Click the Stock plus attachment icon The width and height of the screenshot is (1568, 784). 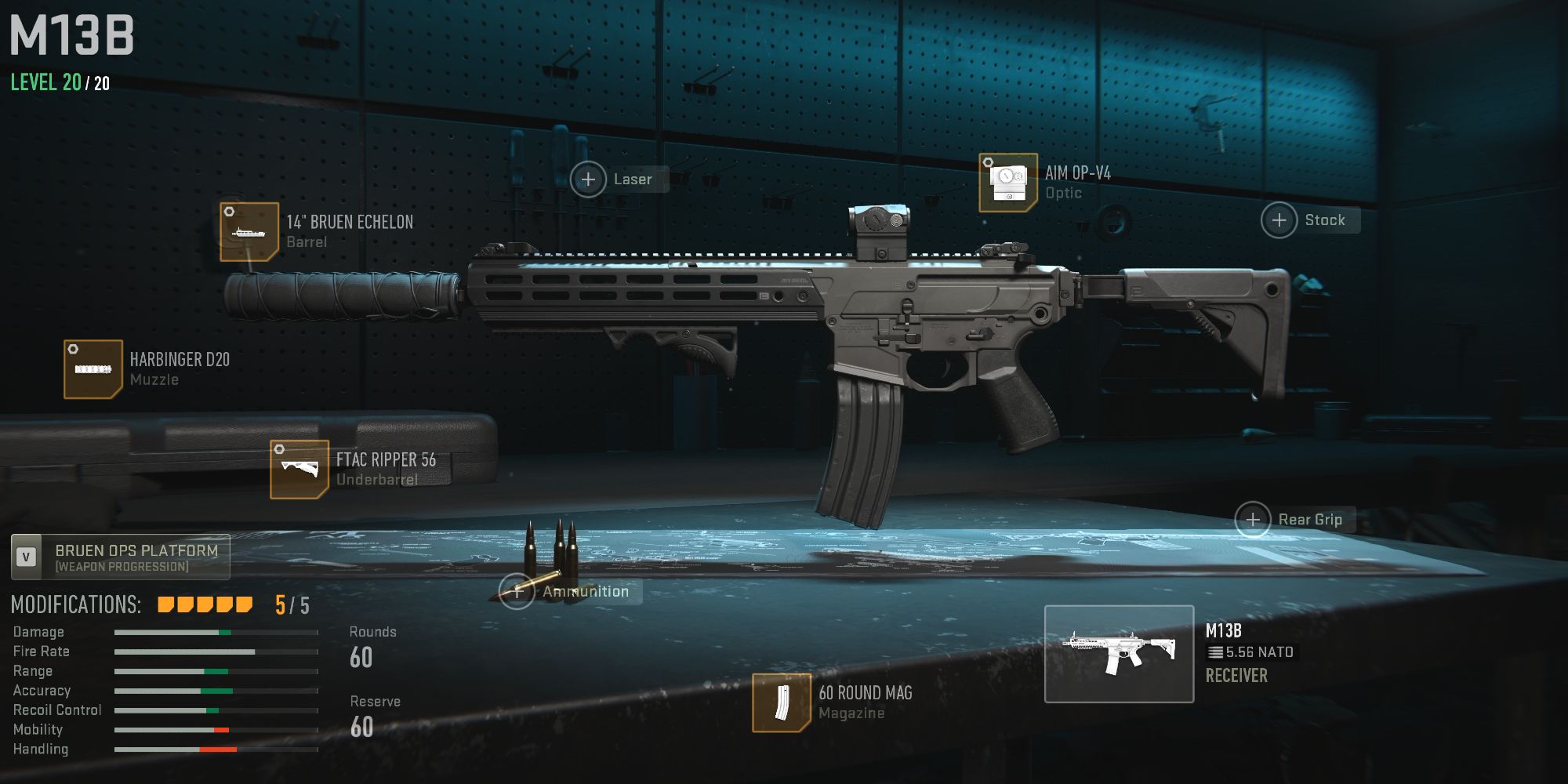click(x=1279, y=220)
